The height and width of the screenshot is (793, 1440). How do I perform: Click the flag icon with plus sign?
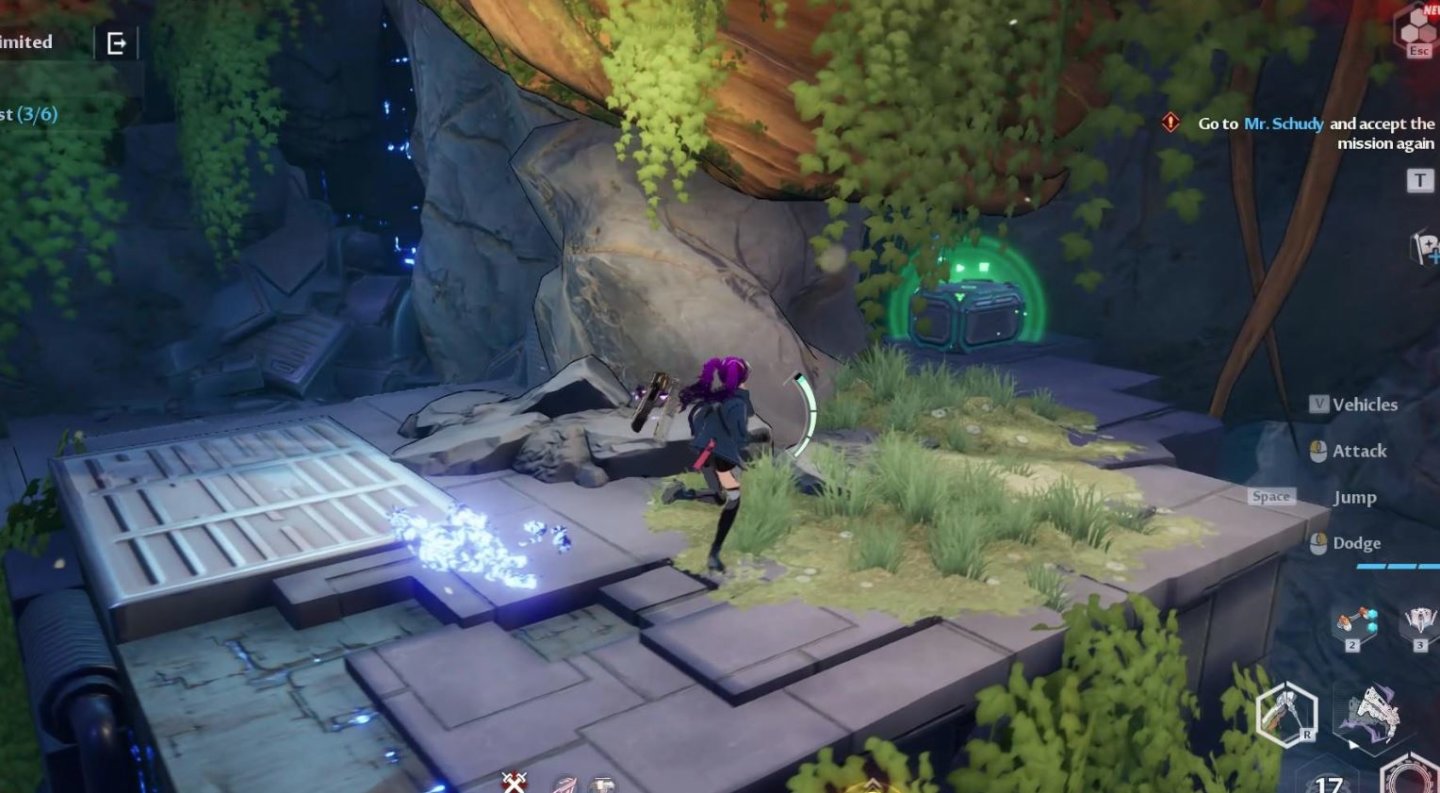click(x=1425, y=247)
